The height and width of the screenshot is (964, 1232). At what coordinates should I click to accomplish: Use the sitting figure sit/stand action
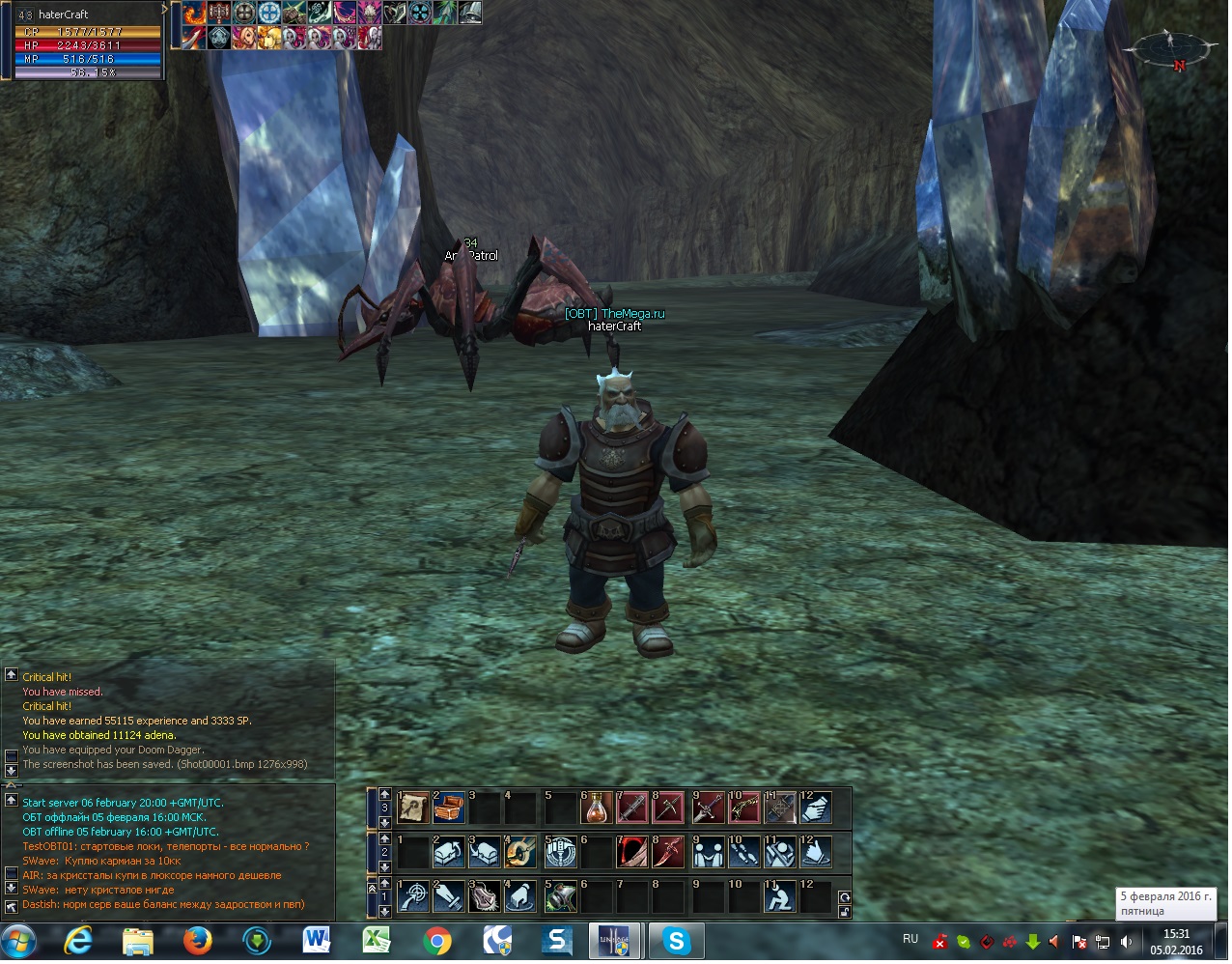pos(779,897)
